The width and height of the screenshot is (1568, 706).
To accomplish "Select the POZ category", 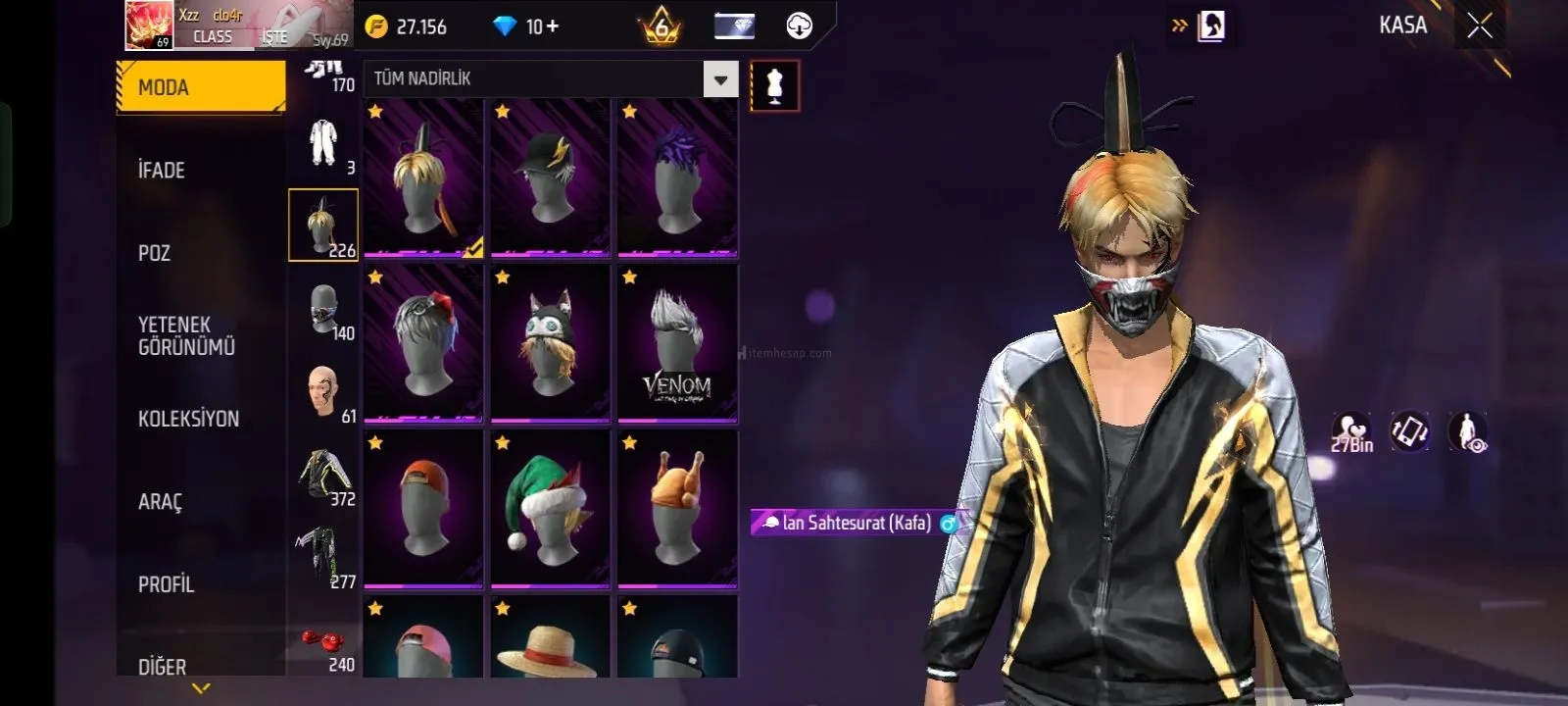I will click(x=155, y=253).
